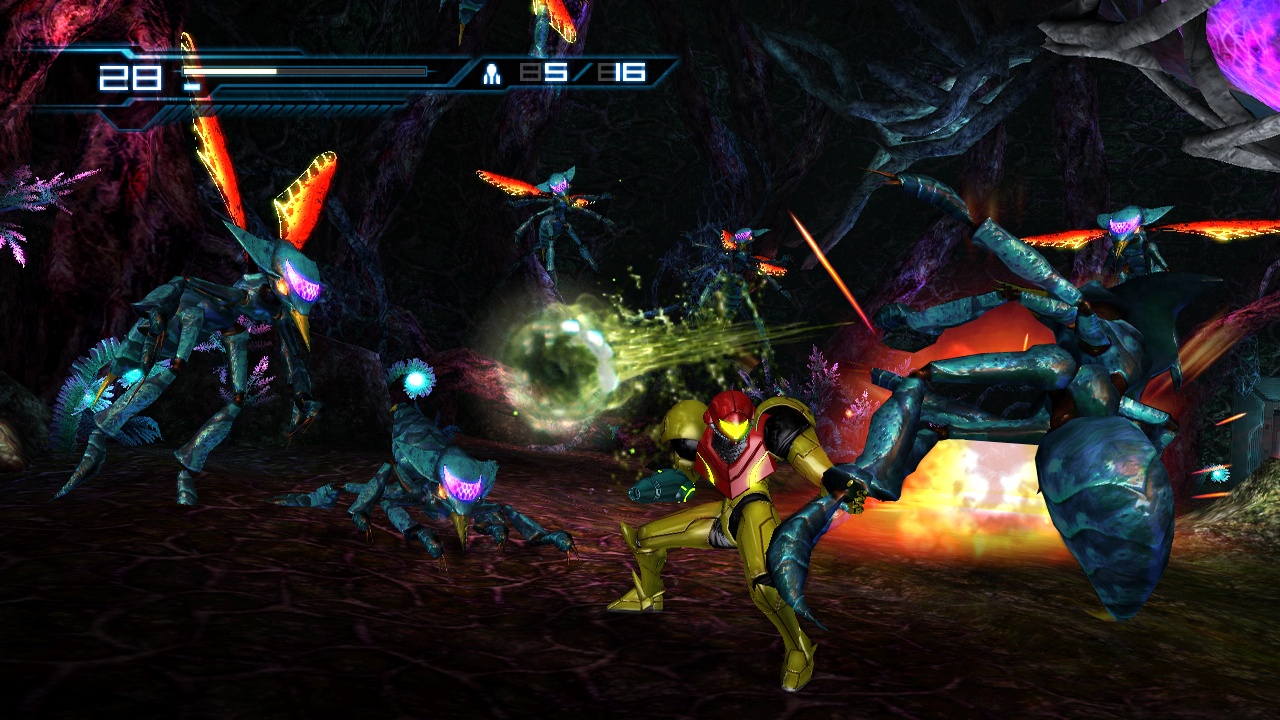Select the energy bar at the top
The height and width of the screenshot is (720, 1280).
coord(300,70)
